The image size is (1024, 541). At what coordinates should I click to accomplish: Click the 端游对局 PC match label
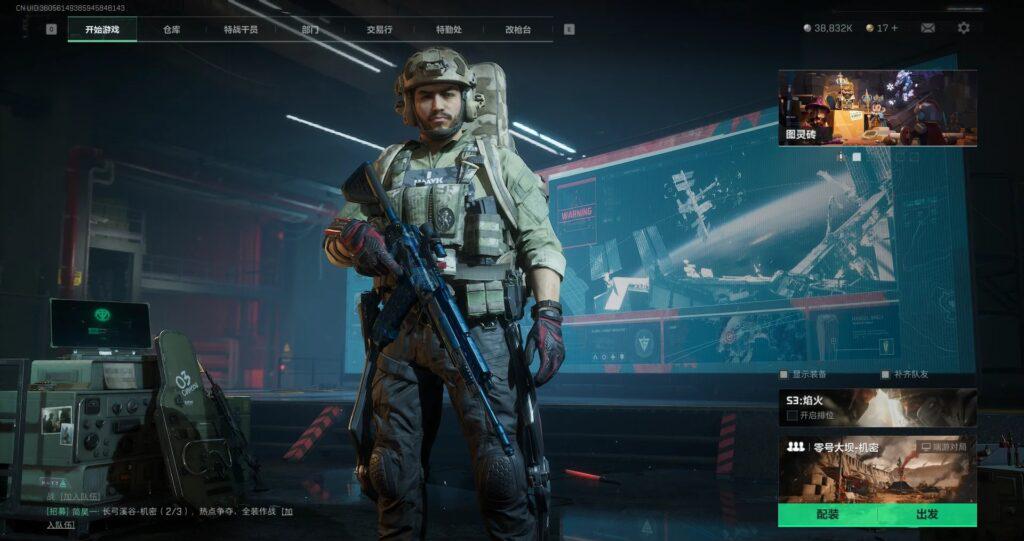tap(944, 446)
